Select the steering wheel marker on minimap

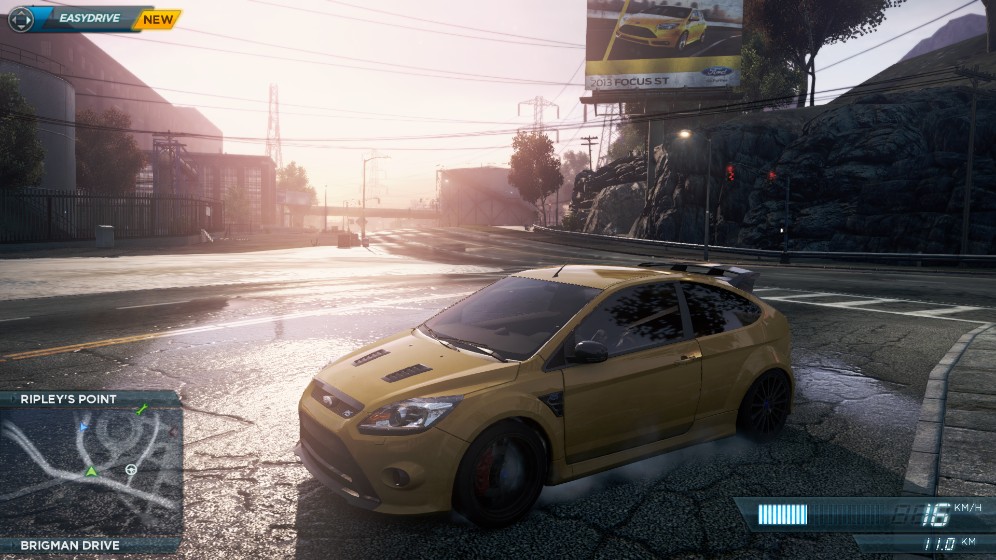[131, 469]
